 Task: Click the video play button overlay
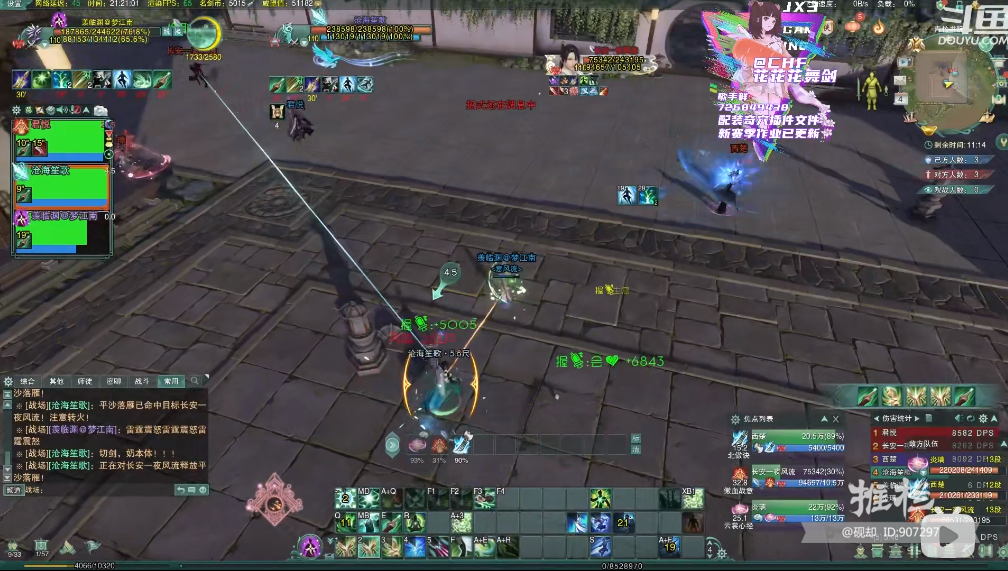point(946,534)
